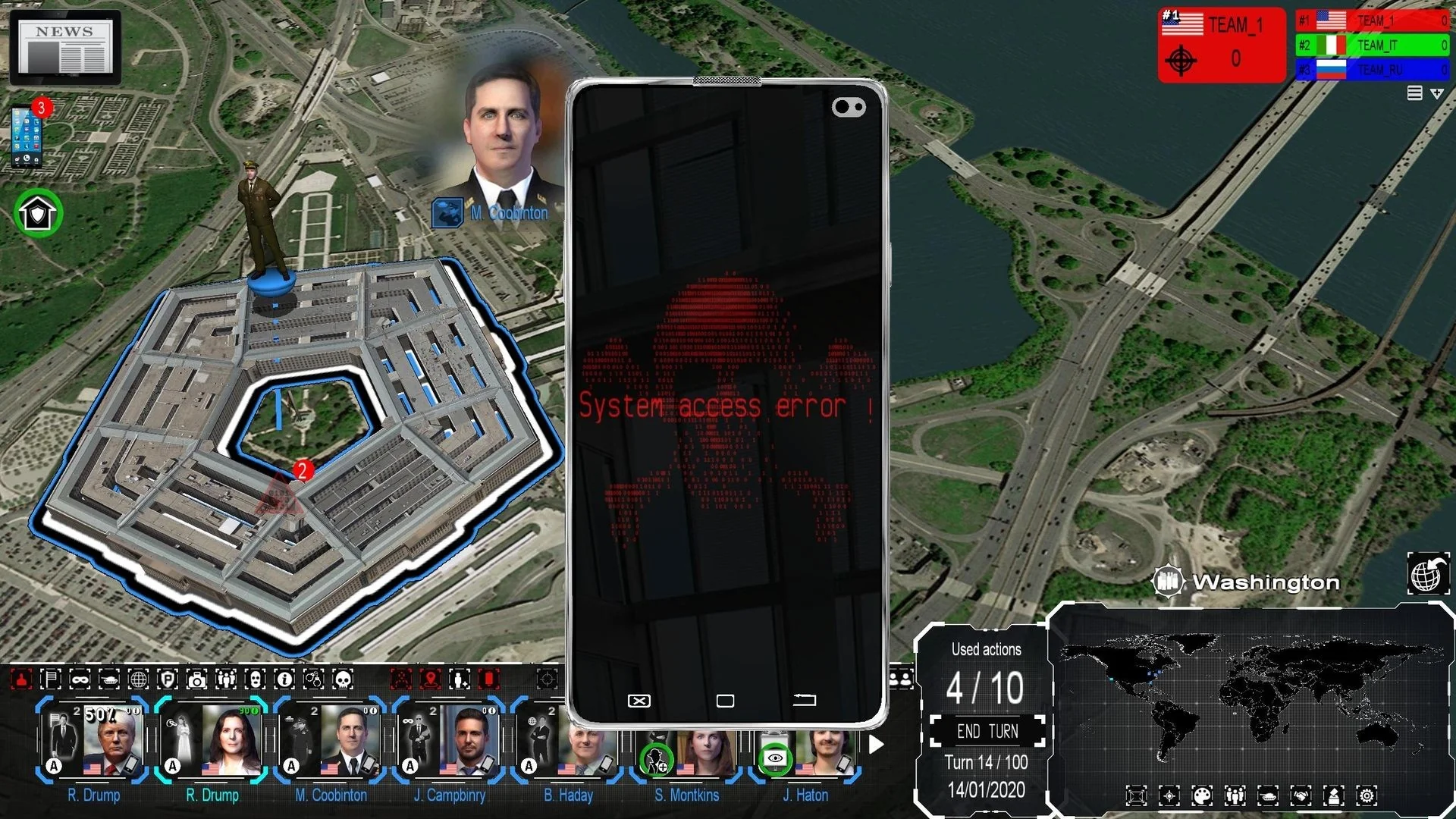Open the handshake diplomacy icon near the minimap
The width and height of the screenshot is (1456, 819).
[x=1302, y=795]
